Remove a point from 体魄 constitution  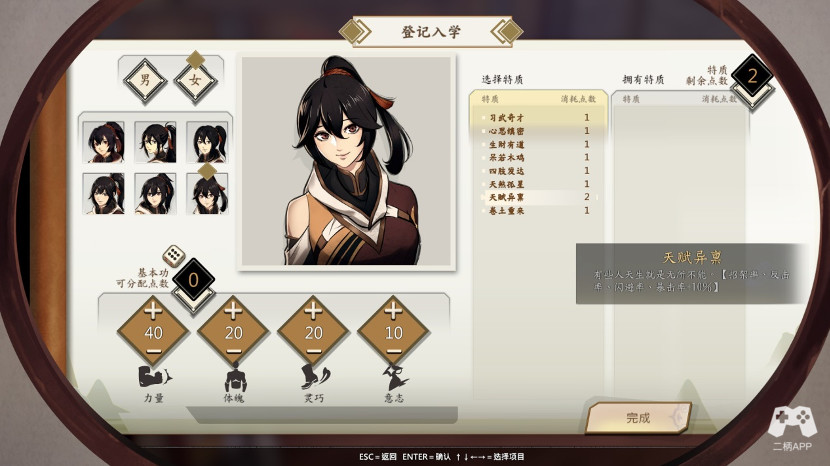233,353
